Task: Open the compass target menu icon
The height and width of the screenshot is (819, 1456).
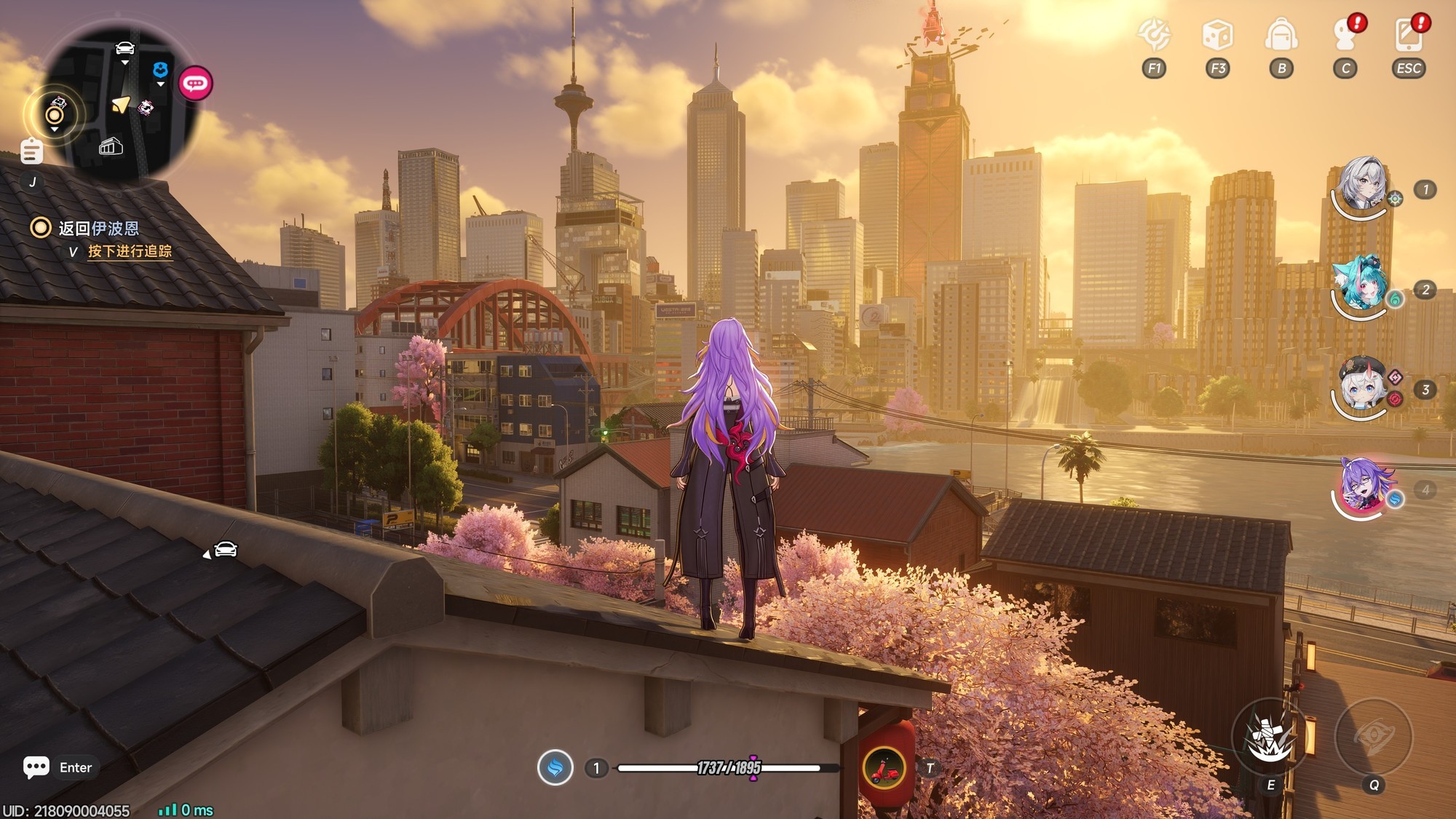Action: 1154,35
